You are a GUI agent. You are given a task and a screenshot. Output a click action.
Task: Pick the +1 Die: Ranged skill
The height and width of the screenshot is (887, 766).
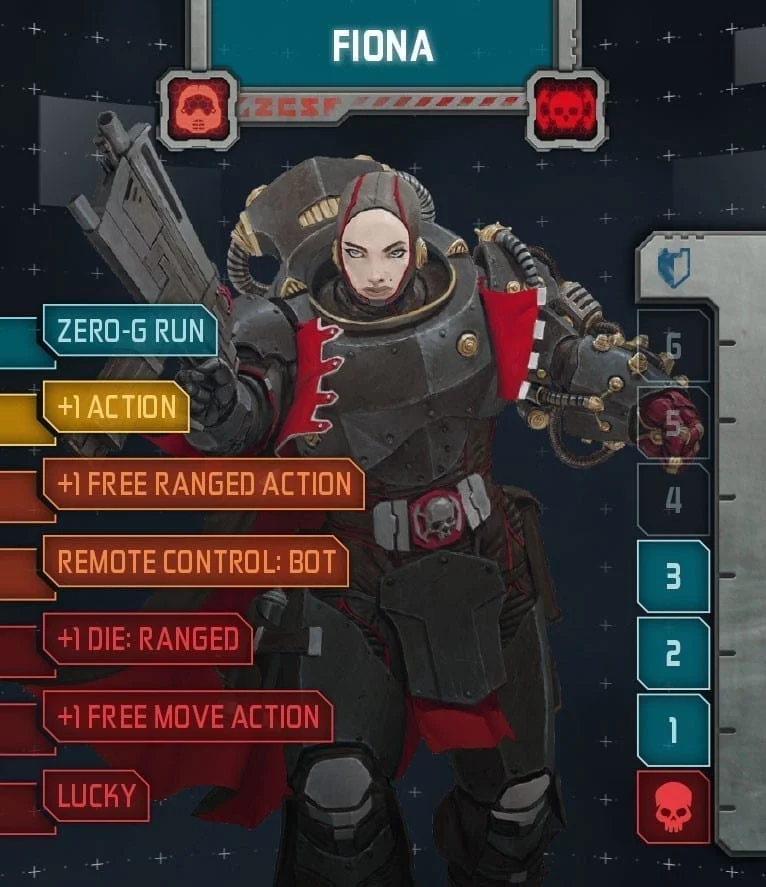pyautogui.click(x=148, y=638)
